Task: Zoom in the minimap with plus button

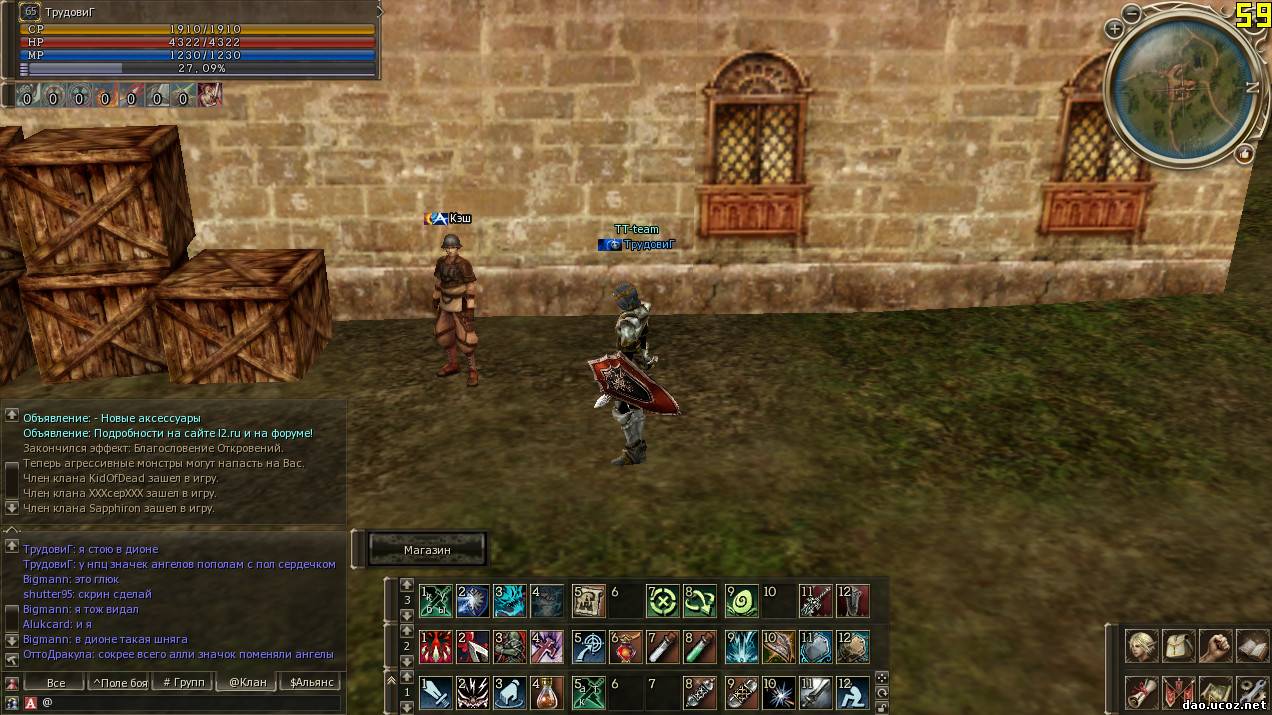Action: click(x=1114, y=29)
